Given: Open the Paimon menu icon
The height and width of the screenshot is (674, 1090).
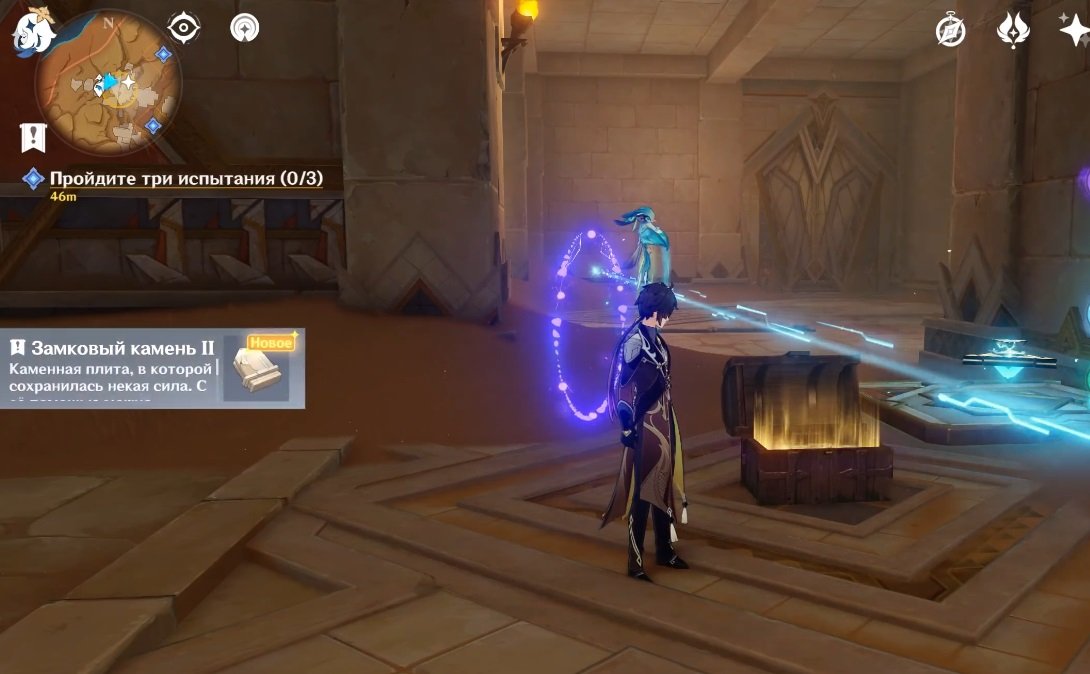Looking at the screenshot, I should pyautogui.click(x=34, y=32).
